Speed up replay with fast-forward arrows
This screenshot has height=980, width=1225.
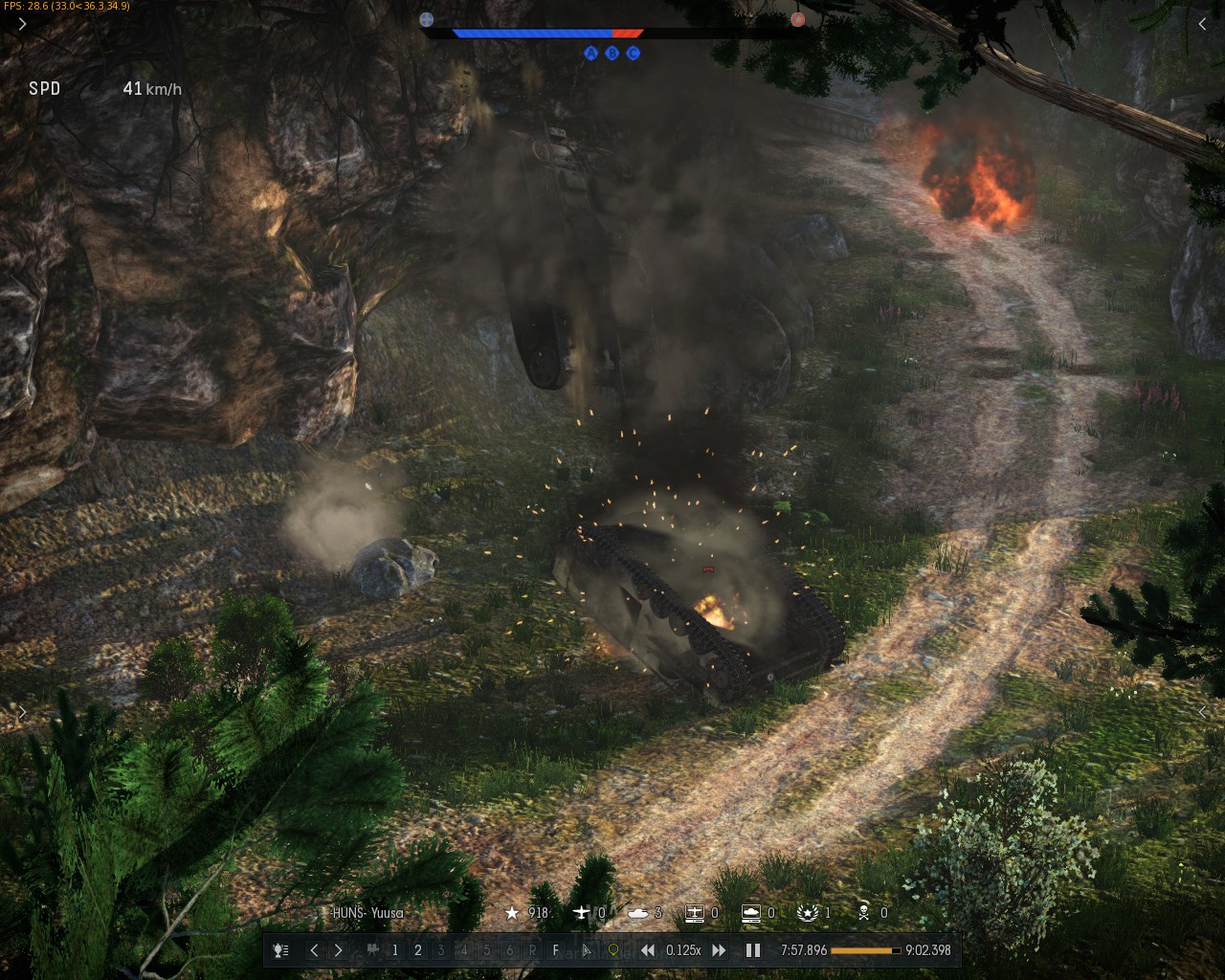point(719,950)
